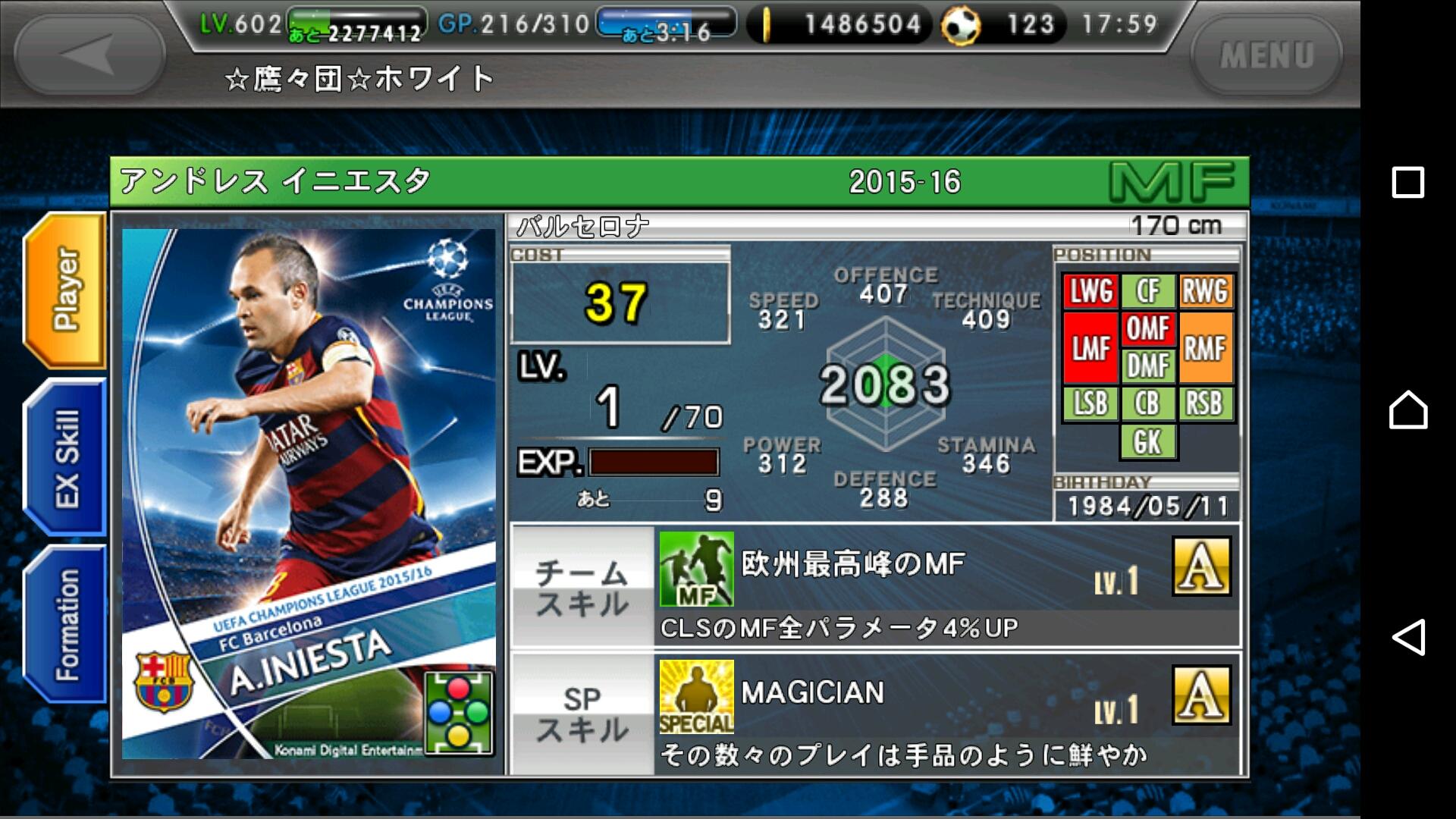Tap the formation icon on the card

coord(458,713)
